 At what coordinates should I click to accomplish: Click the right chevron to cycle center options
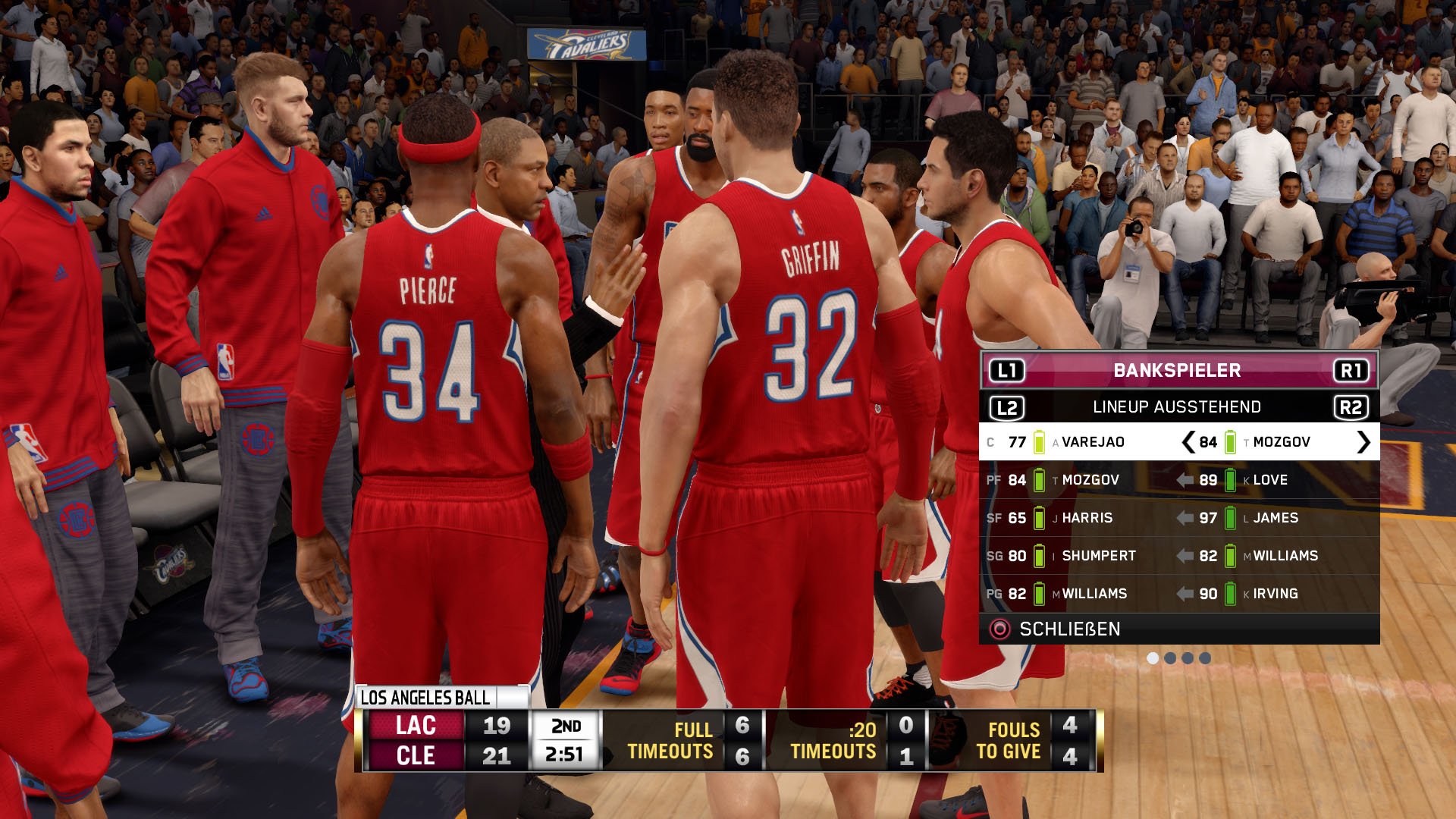point(1363,441)
